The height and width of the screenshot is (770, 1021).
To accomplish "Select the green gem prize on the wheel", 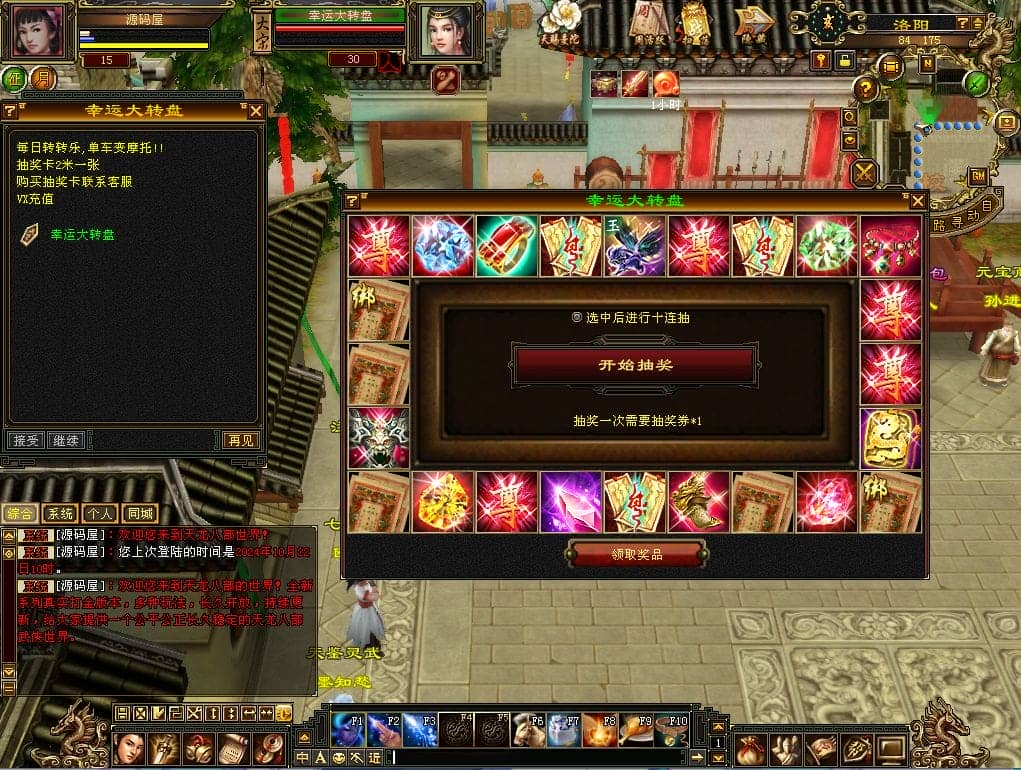I will 827,246.
